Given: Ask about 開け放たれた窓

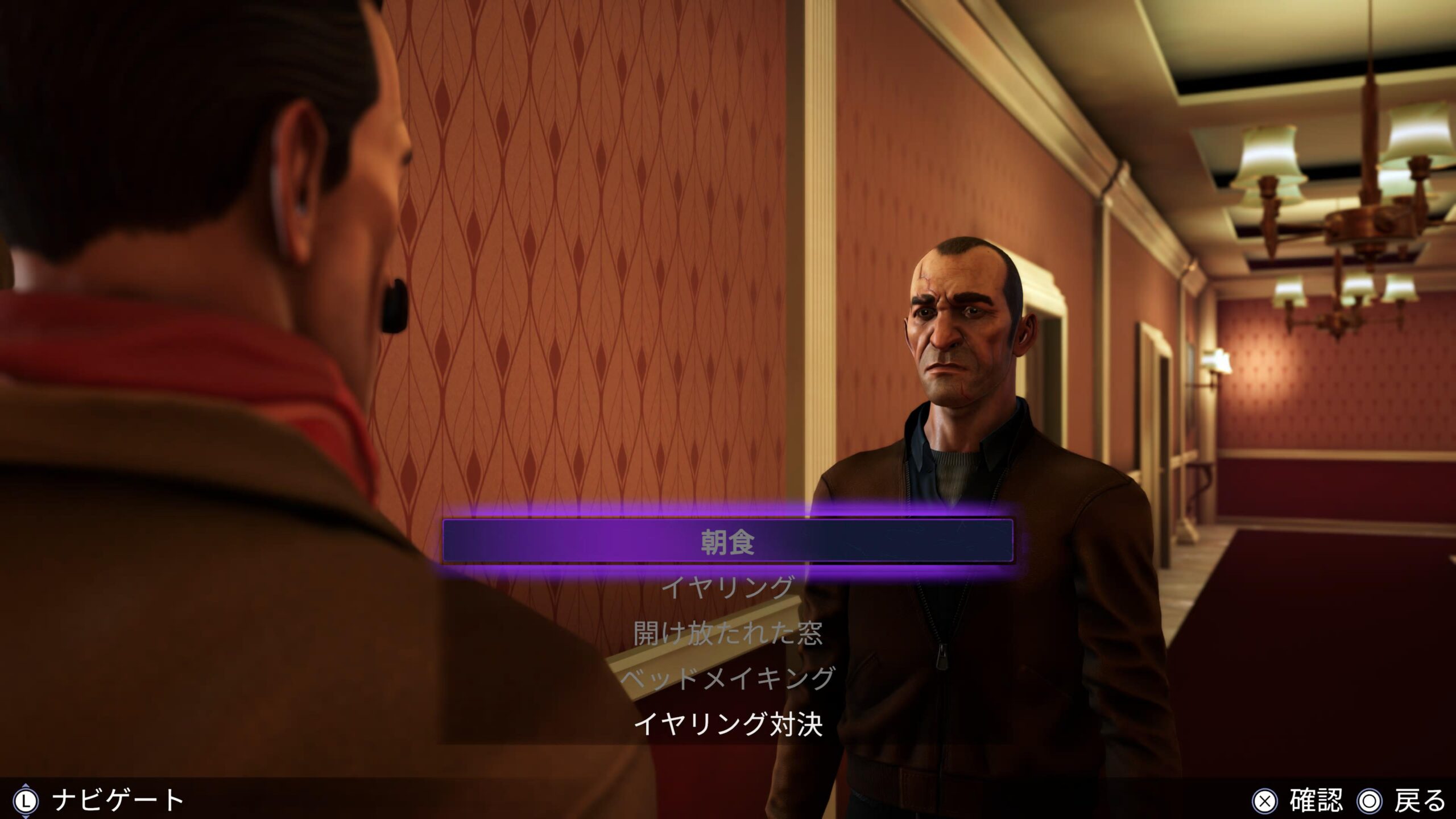Looking at the screenshot, I should coord(728,633).
